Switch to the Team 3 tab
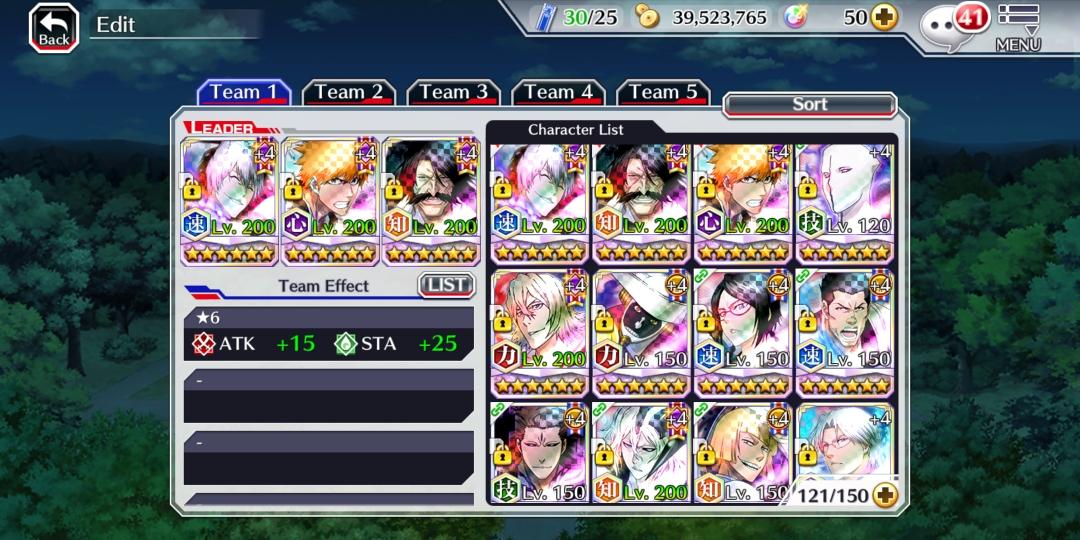This screenshot has width=1080, height=540. [454, 93]
